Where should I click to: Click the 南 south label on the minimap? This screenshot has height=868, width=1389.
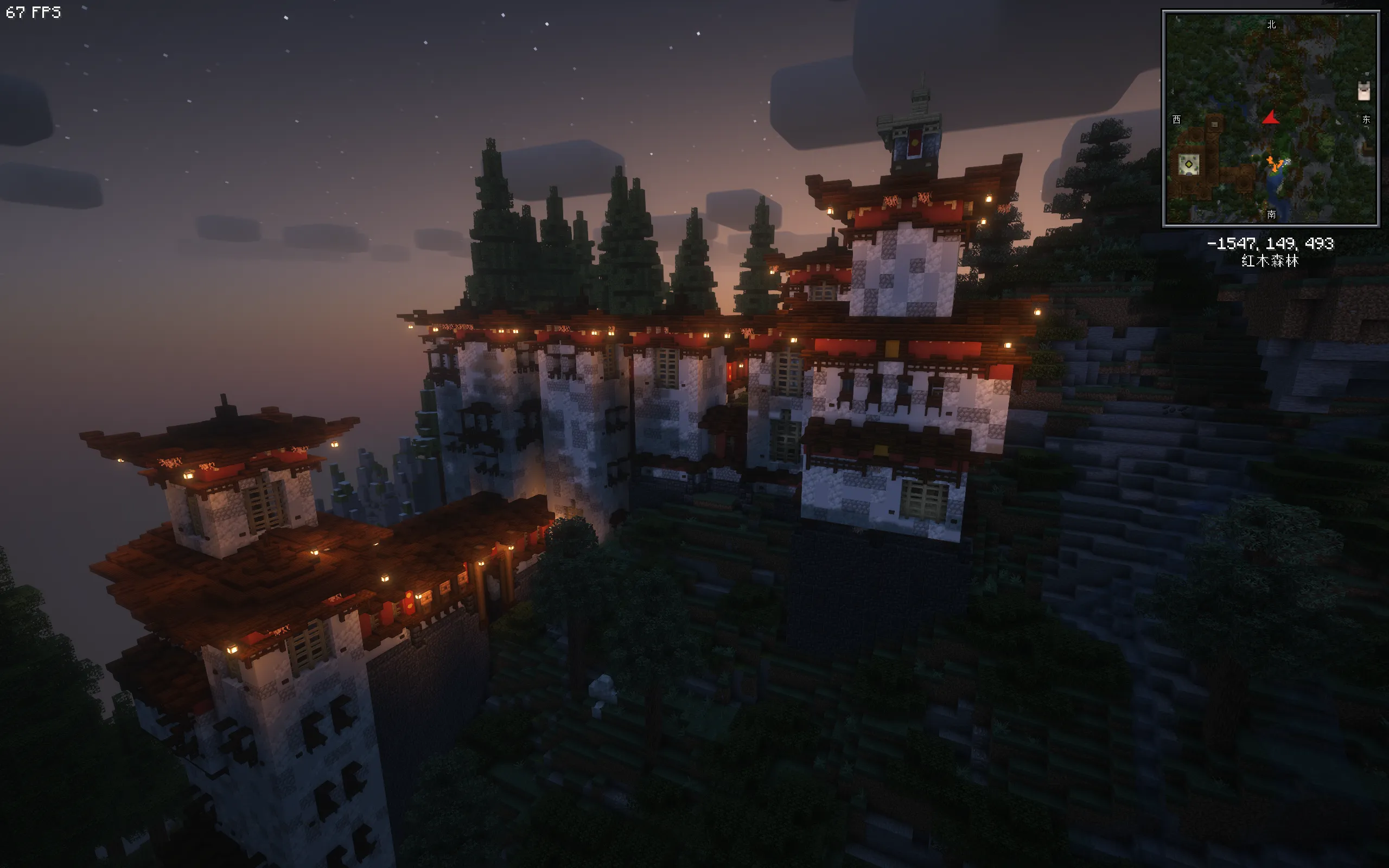tap(1271, 214)
